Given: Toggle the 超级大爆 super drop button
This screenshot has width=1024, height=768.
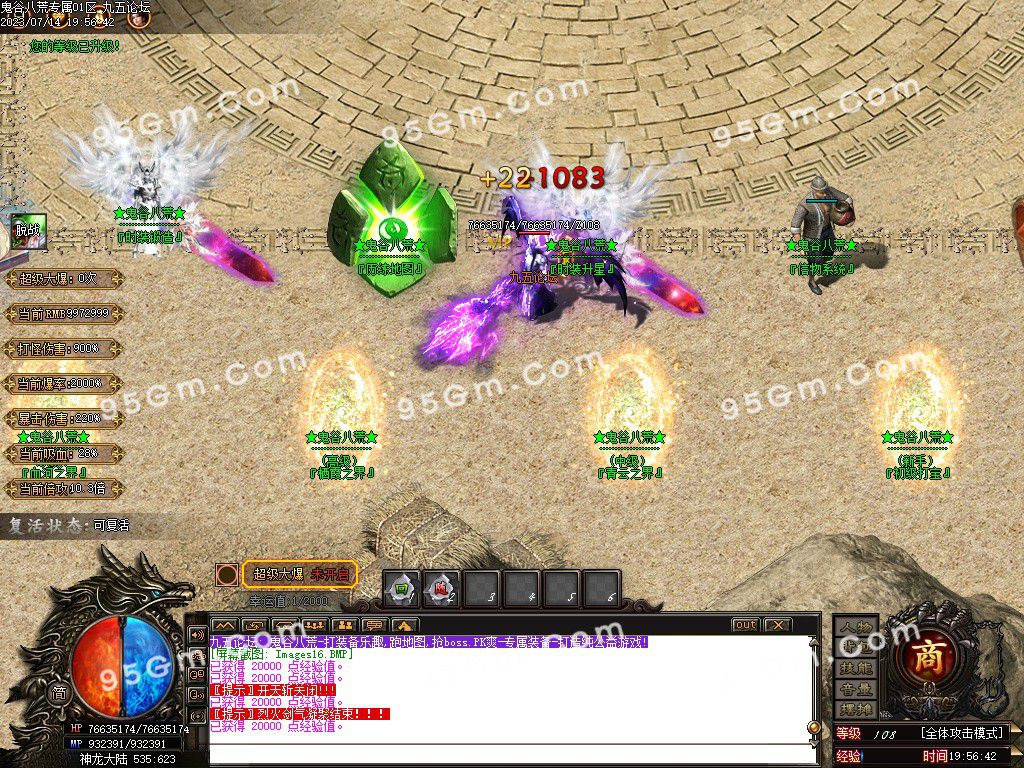Looking at the screenshot, I should [x=300, y=574].
